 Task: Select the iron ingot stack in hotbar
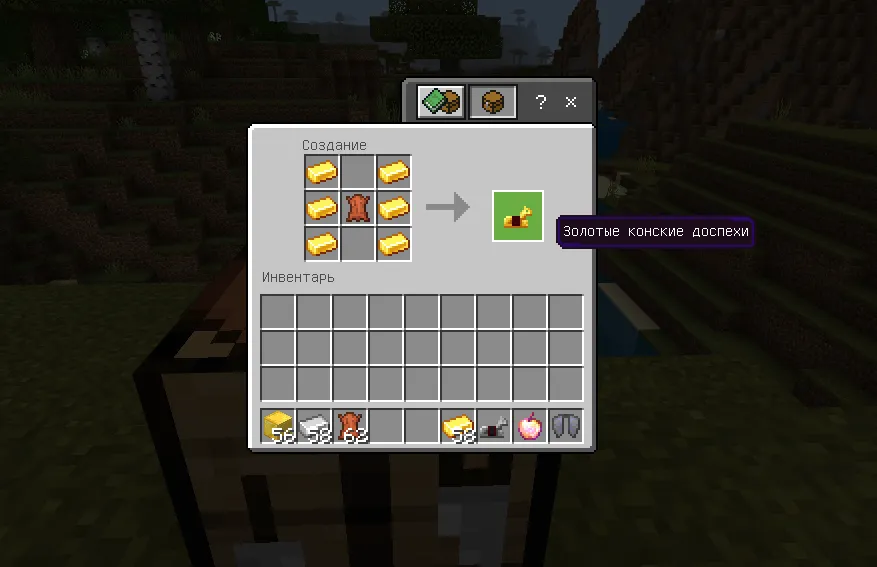click(x=314, y=427)
